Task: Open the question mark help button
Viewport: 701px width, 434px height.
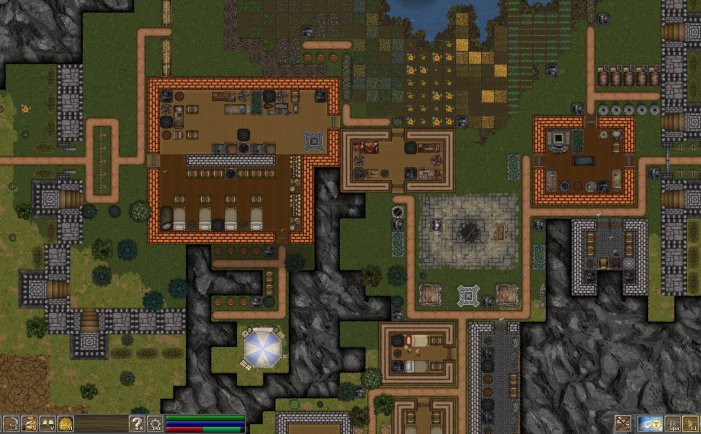Action: (137, 423)
